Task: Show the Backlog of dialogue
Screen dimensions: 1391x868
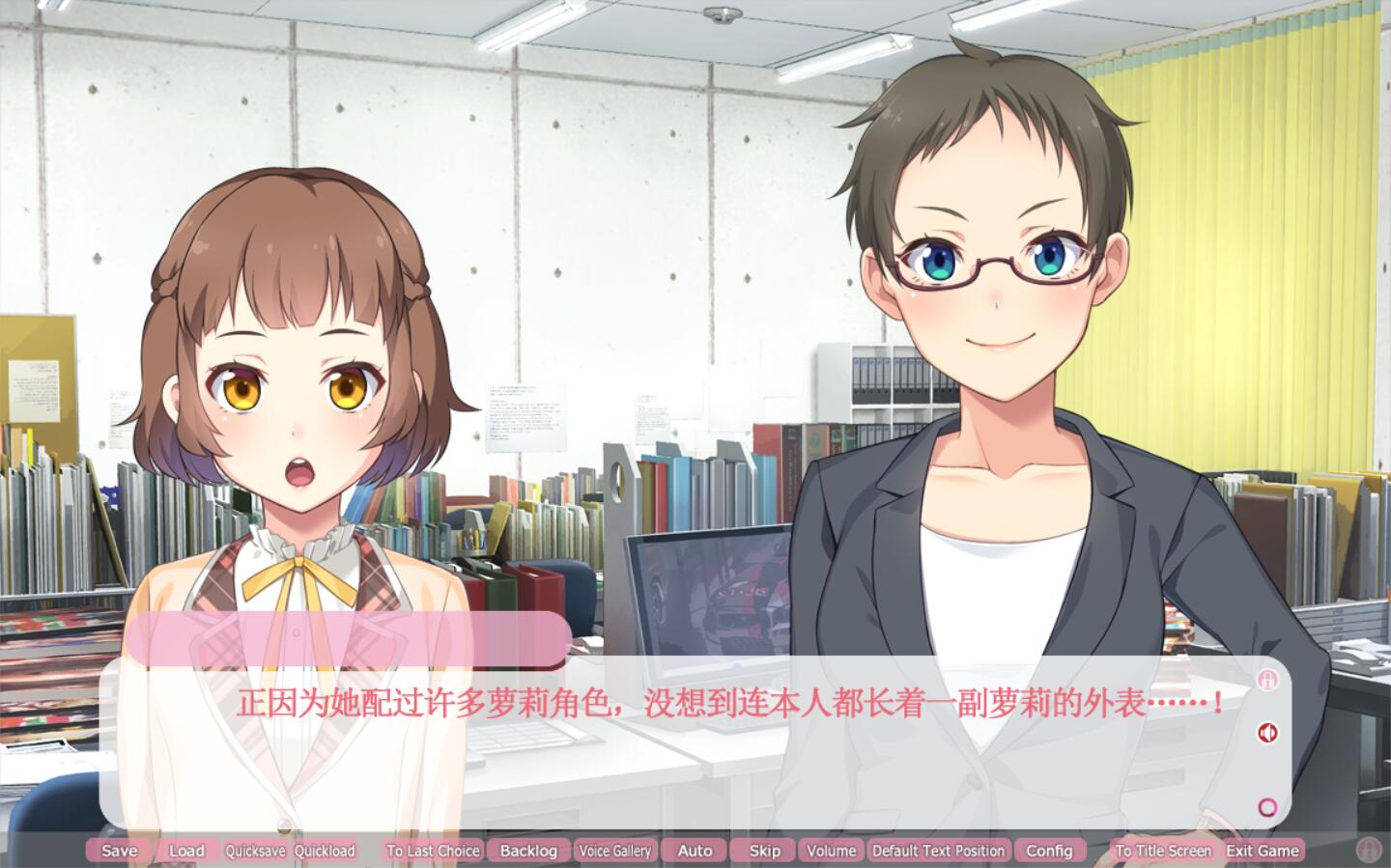Action: (x=528, y=851)
